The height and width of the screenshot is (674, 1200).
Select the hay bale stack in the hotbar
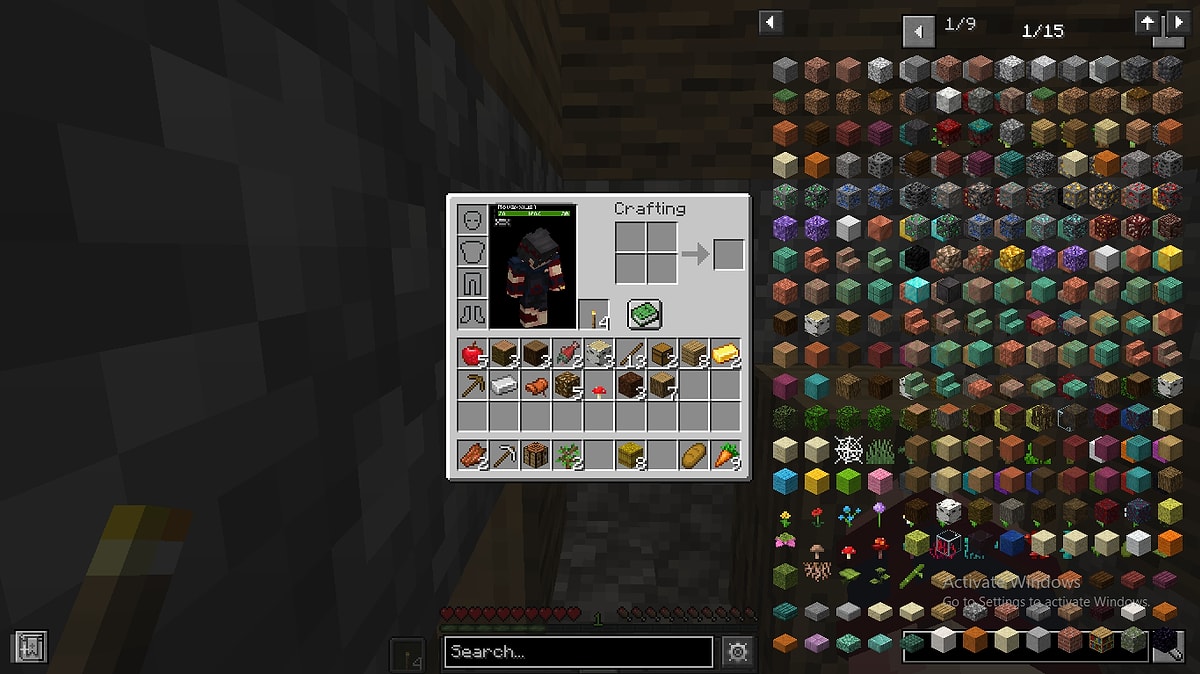631,456
